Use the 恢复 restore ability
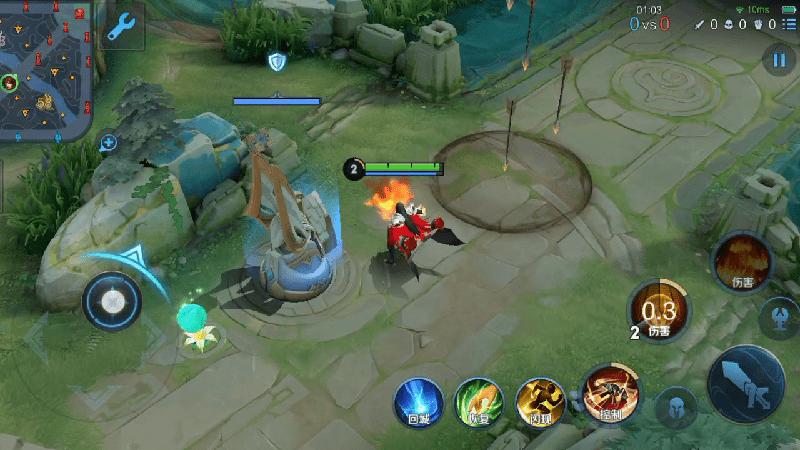 point(477,401)
